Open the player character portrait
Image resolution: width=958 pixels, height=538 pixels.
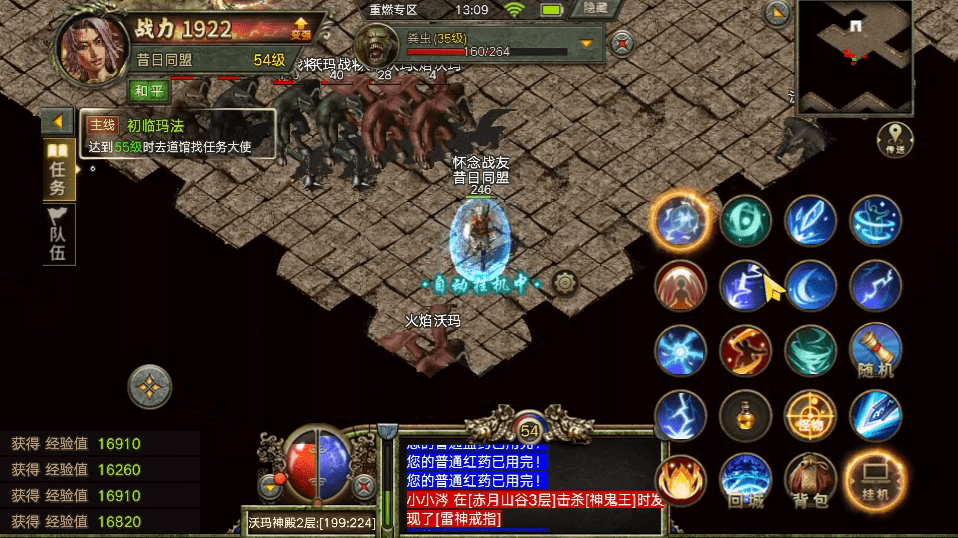[88, 46]
